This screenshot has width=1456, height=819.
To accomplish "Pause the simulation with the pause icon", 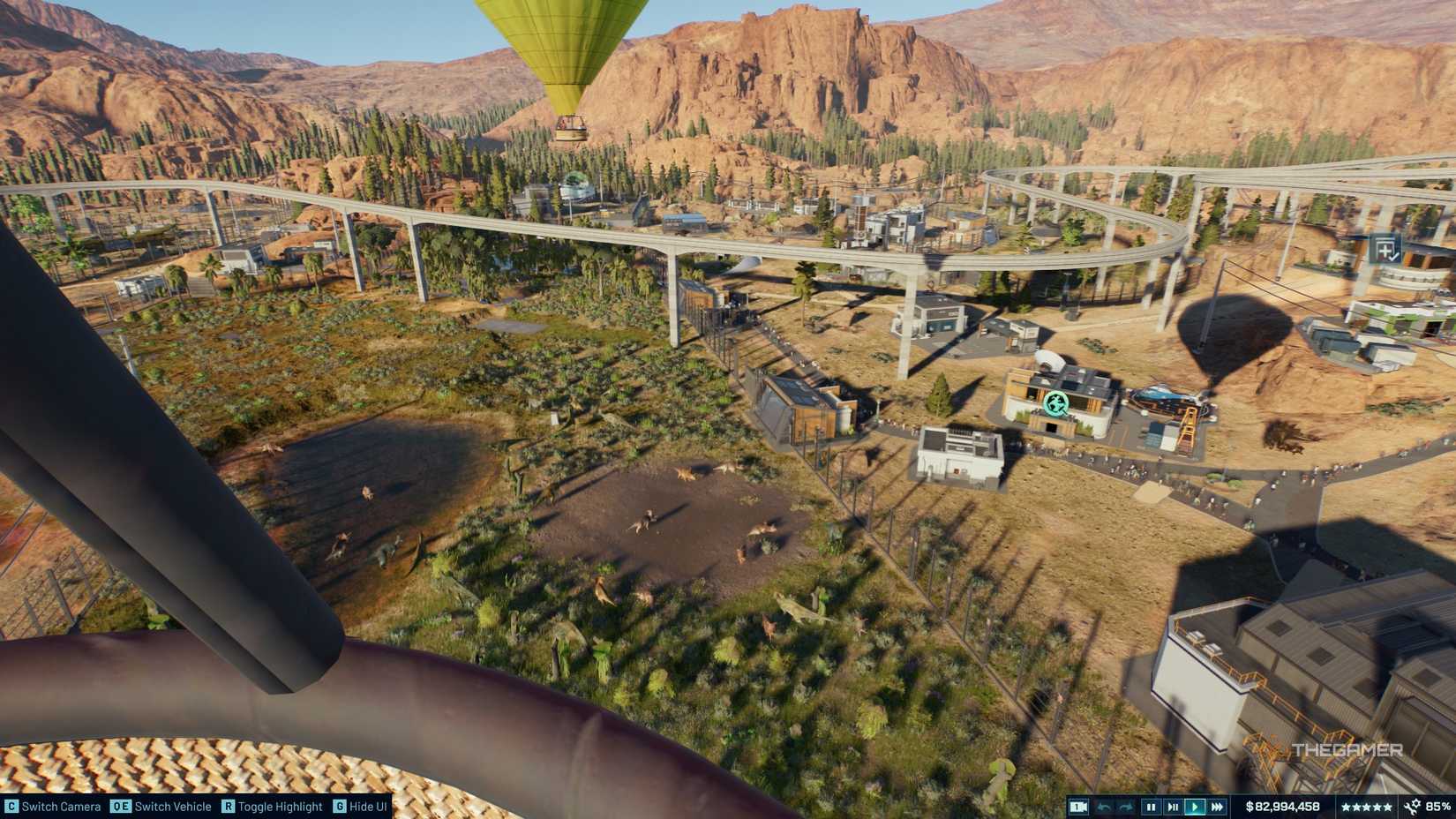I will 1152,806.
